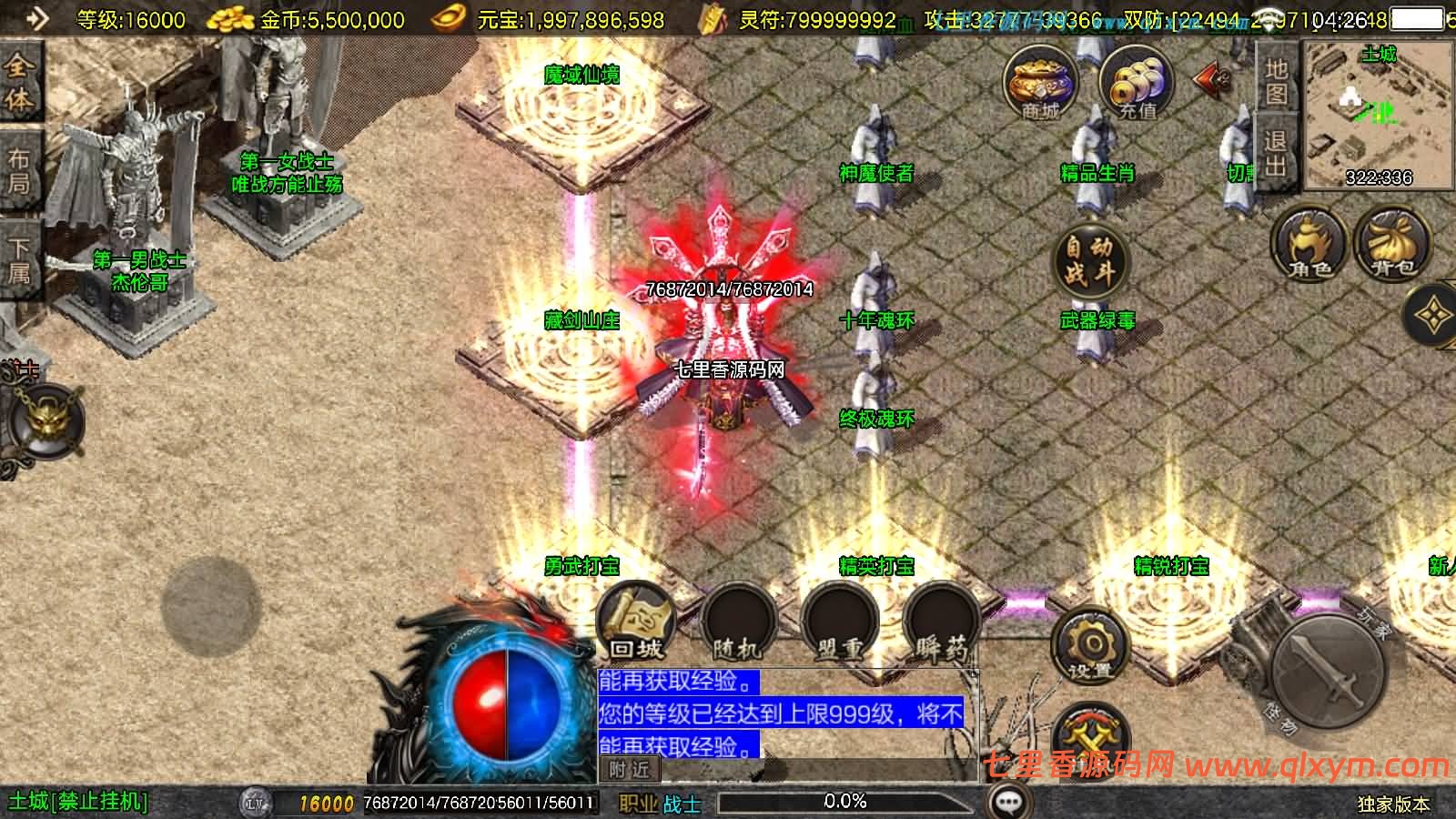Open the 地图 map panel
The image size is (1456, 819).
[1276, 82]
